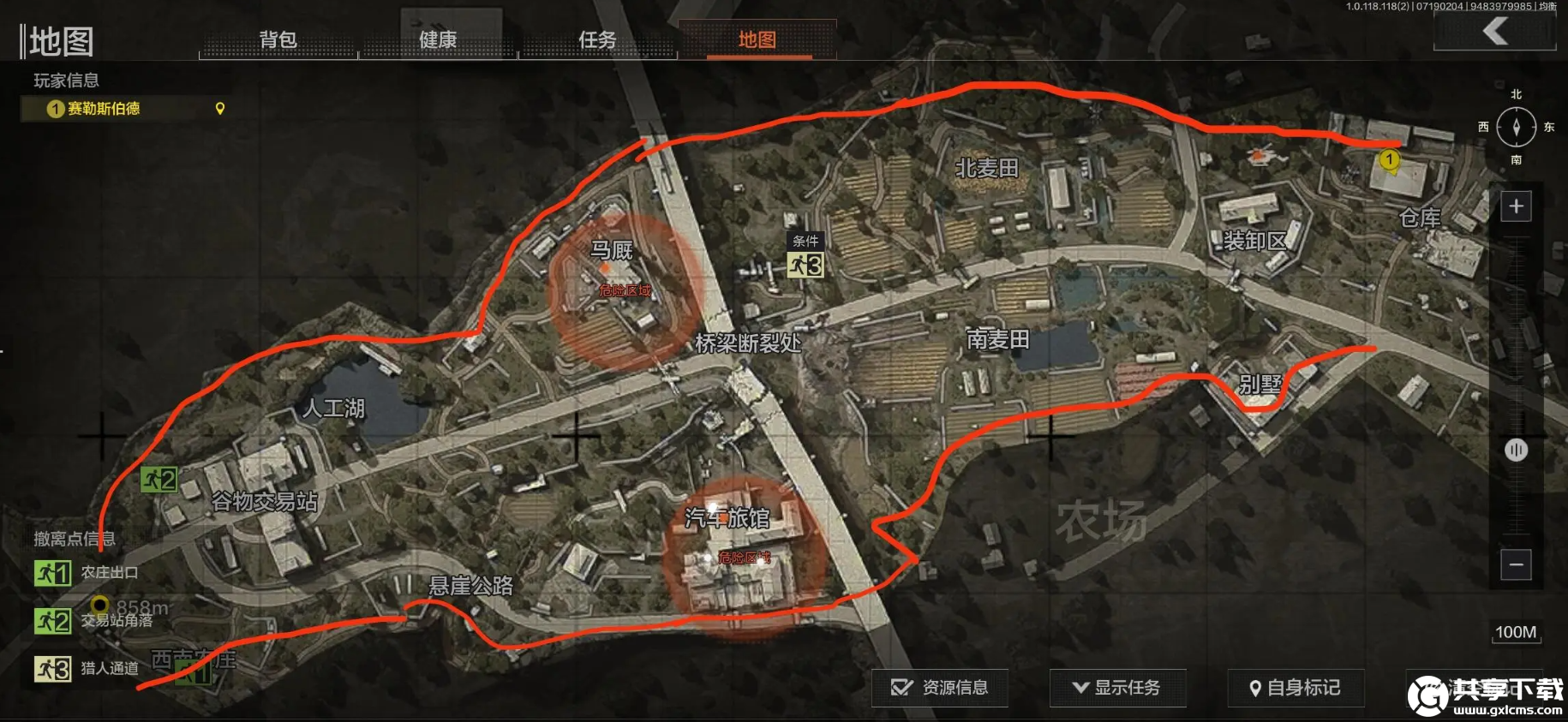The height and width of the screenshot is (722, 1568).
Task: Click the yellow player marker 1 near 仓库
Action: point(1389,158)
